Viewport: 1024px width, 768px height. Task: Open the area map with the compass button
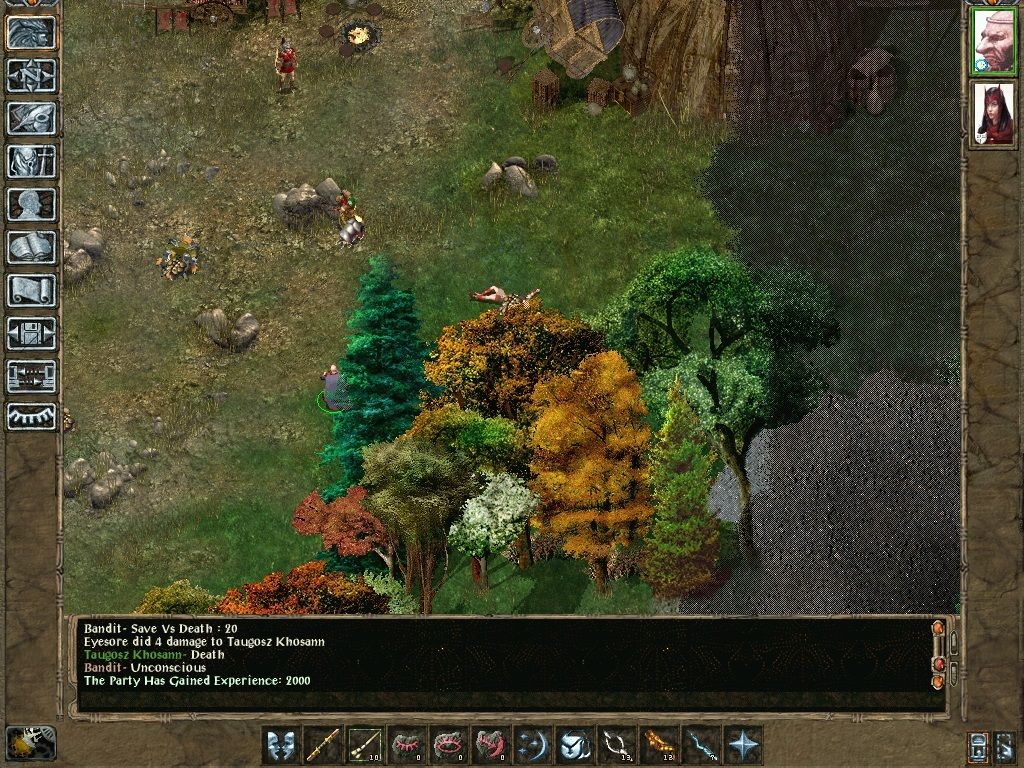(x=31, y=75)
